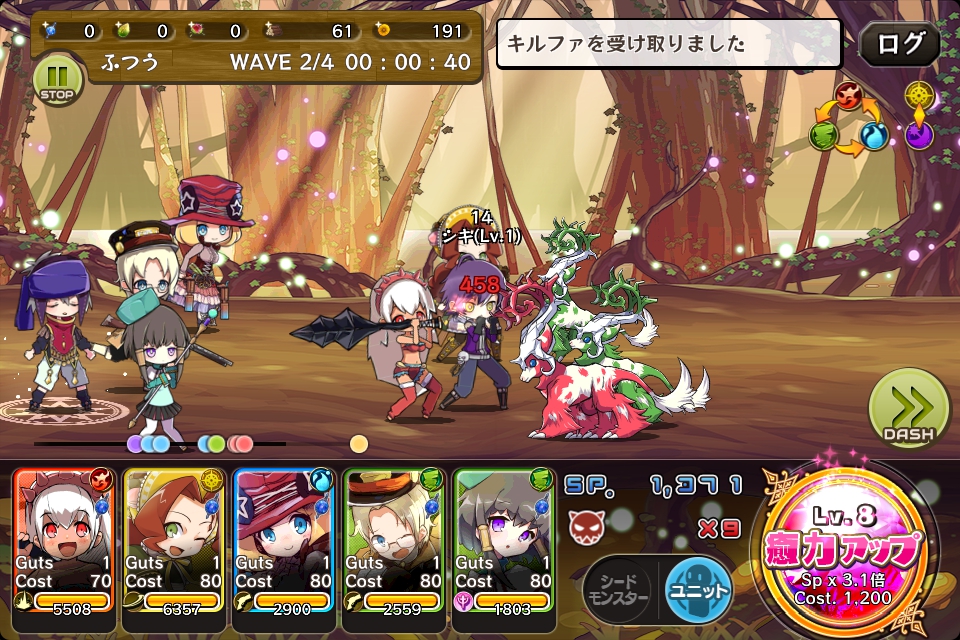Pause the battle with the STOP button
Image resolution: width=960 pixels, height=640 pixels.
(57, 79)
